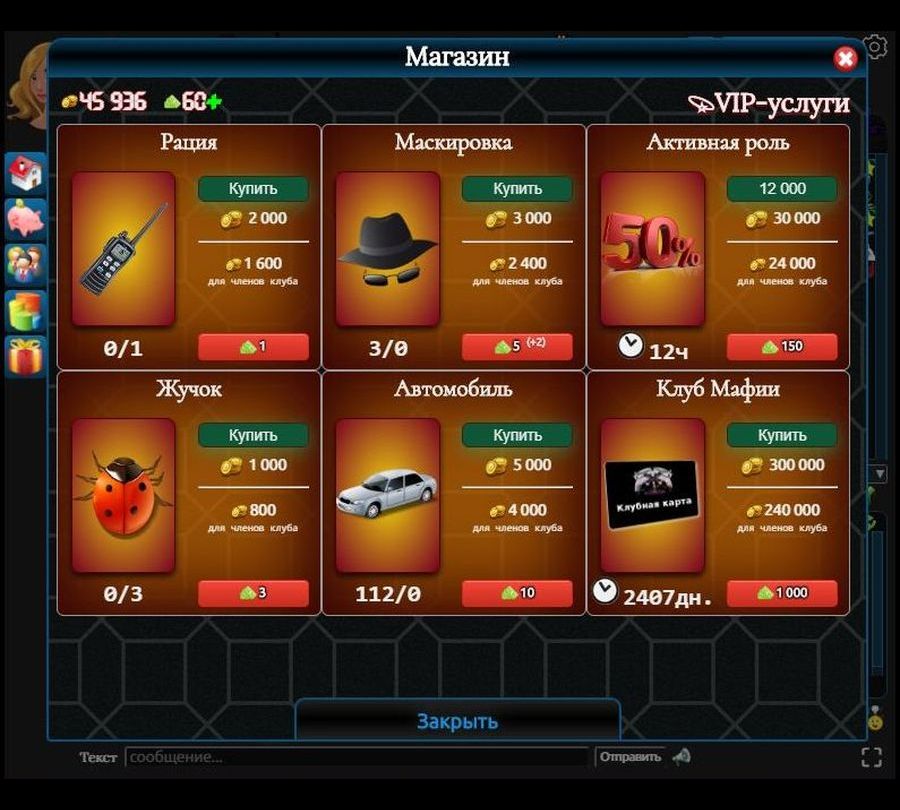The width and height of the screenshot is (900, 810).
Task: Buy the Клуб Мафии membership with coins
Action: click(782, 436)
